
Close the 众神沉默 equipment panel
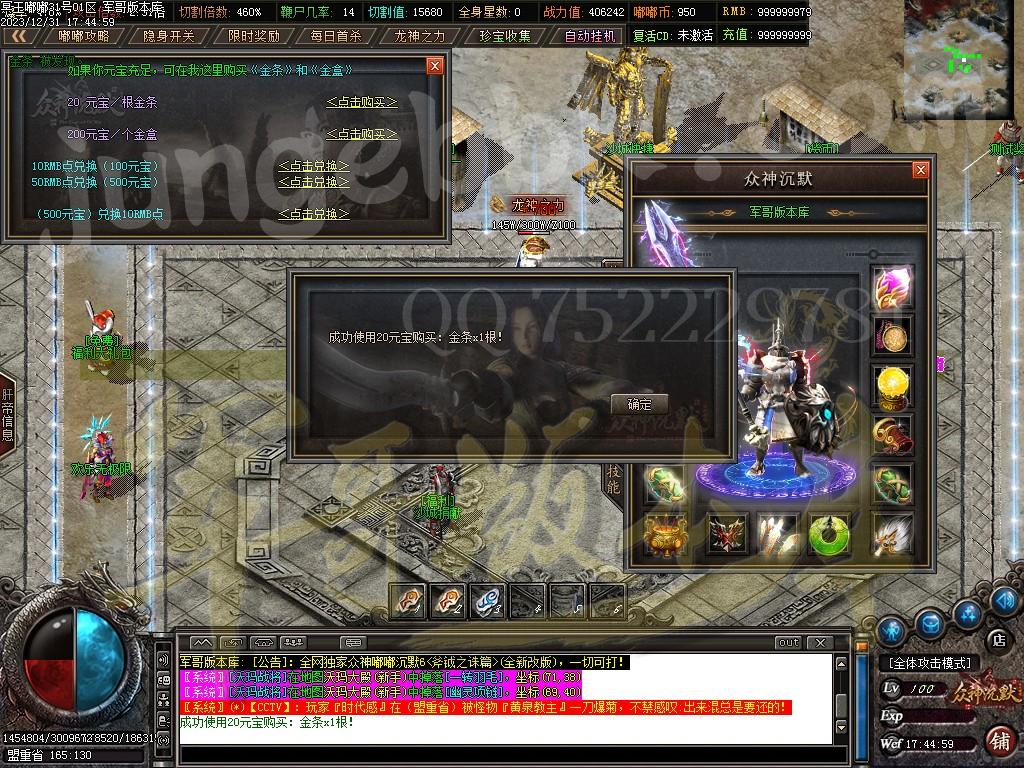(920, 171)
